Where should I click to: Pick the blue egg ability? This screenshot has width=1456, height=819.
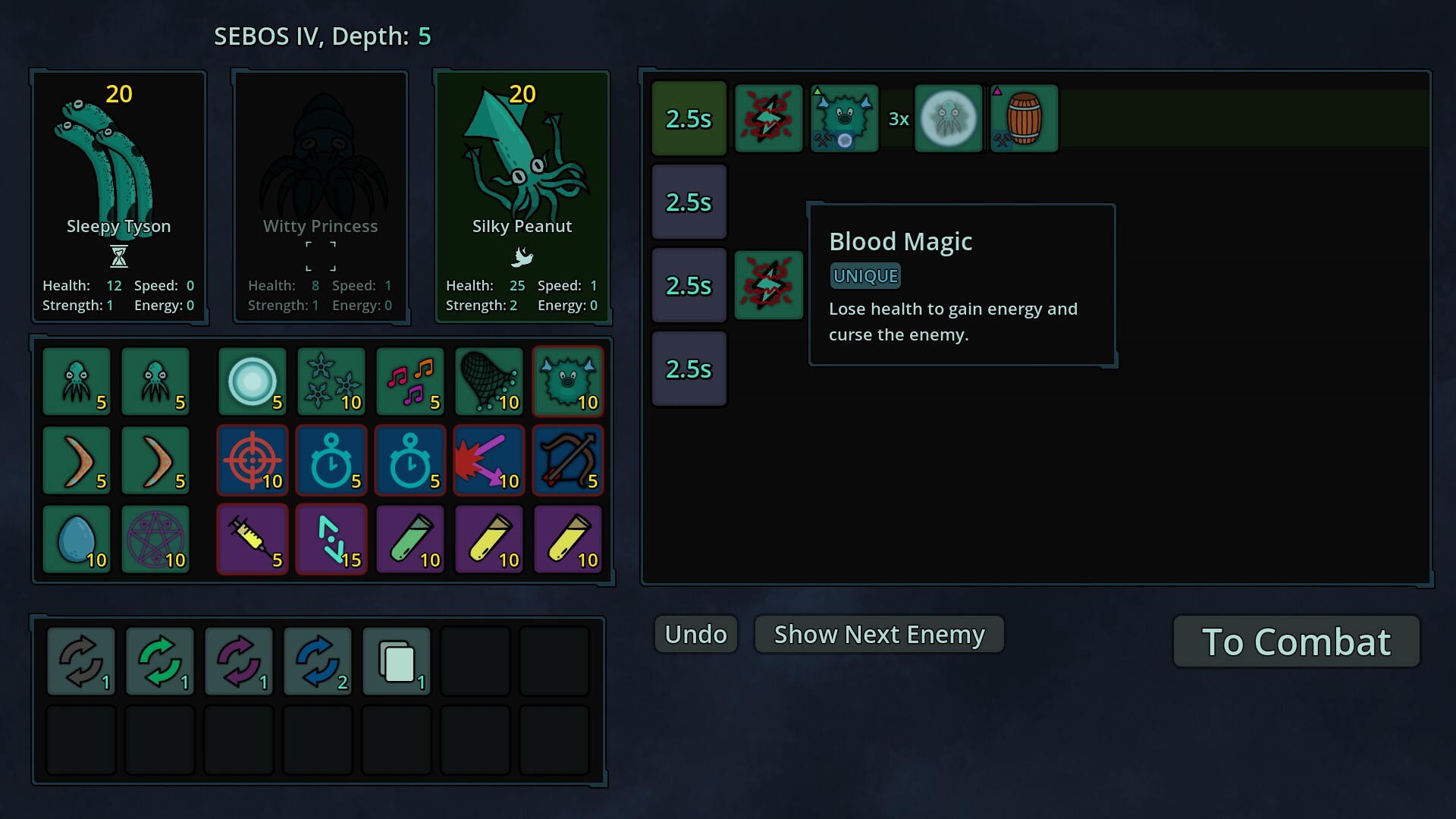[77, 539]
